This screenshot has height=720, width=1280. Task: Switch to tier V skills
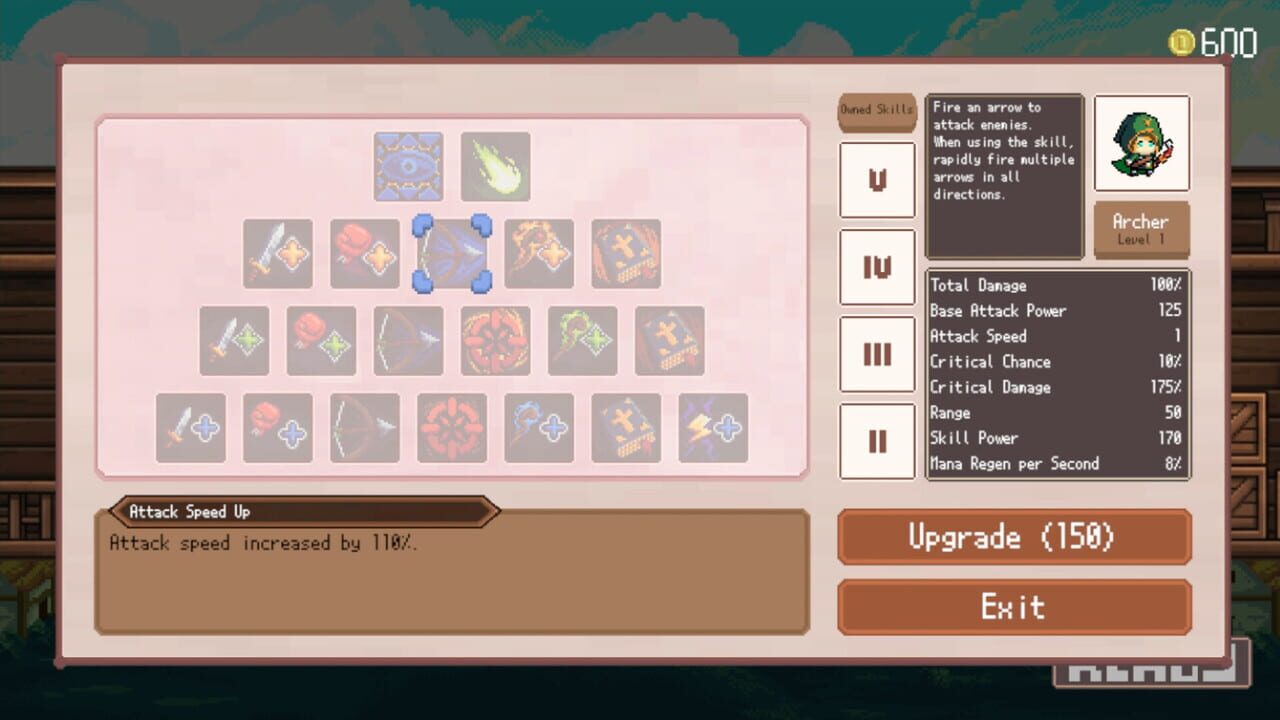tap(877, 181)
